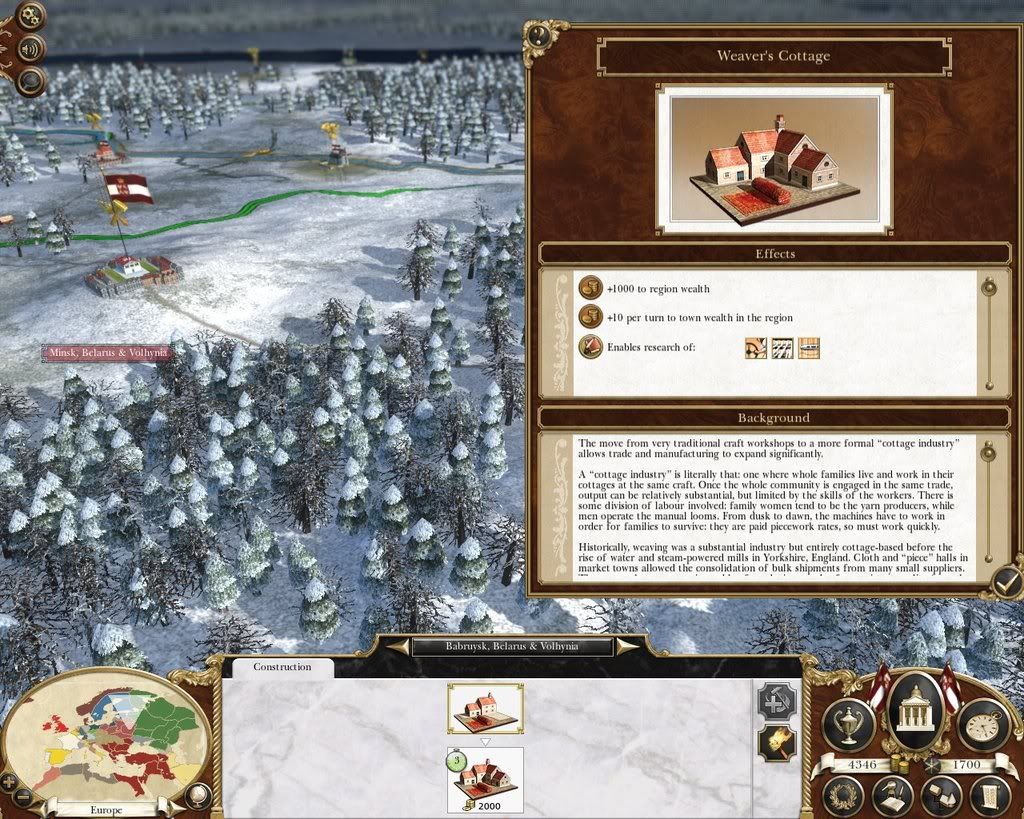Open the gears game options button
This screenshot has height=819, width=1024.
click(32, 16)
